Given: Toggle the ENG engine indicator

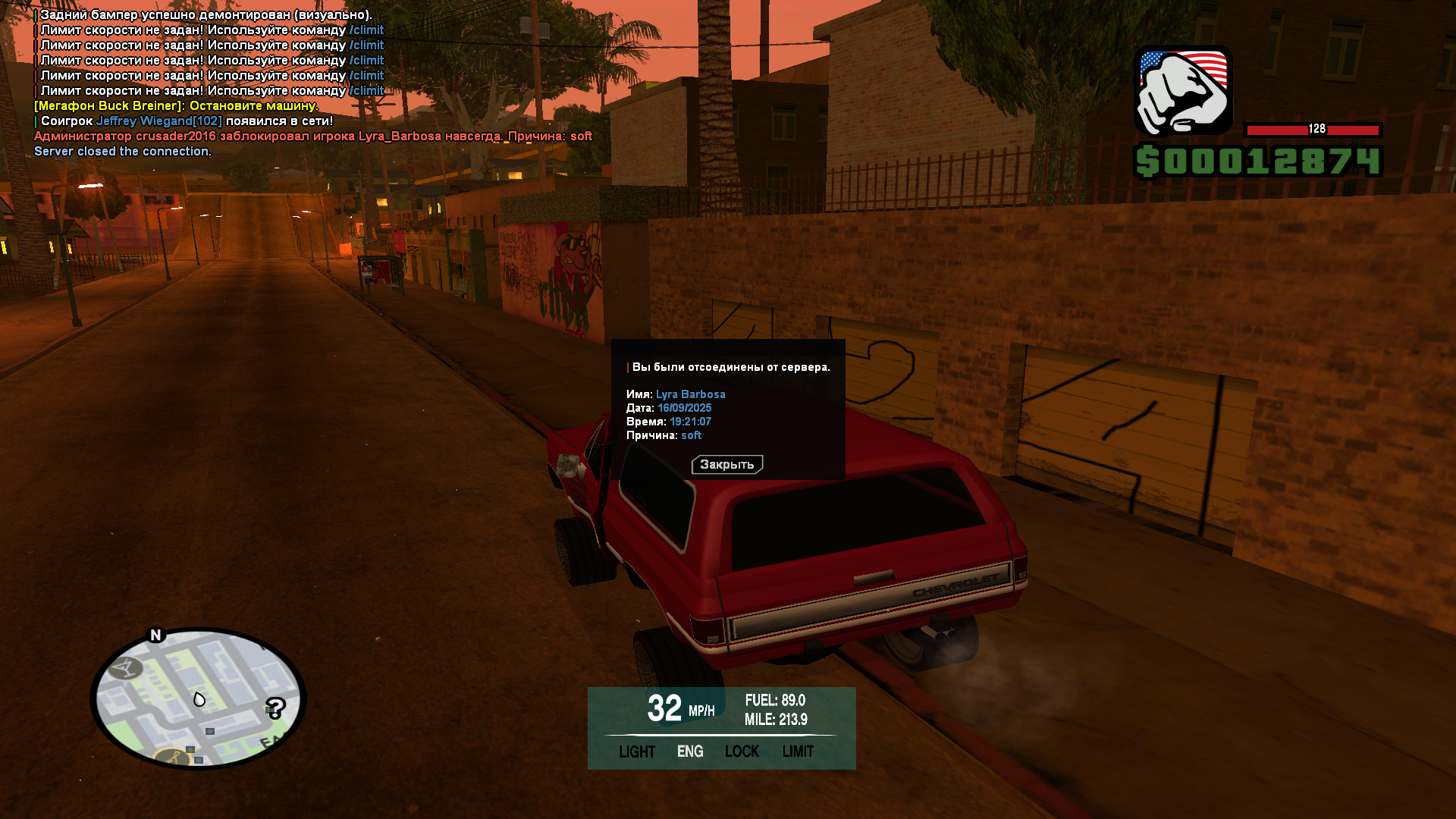Looking at the screenshot, I should (x=690, y=752).
